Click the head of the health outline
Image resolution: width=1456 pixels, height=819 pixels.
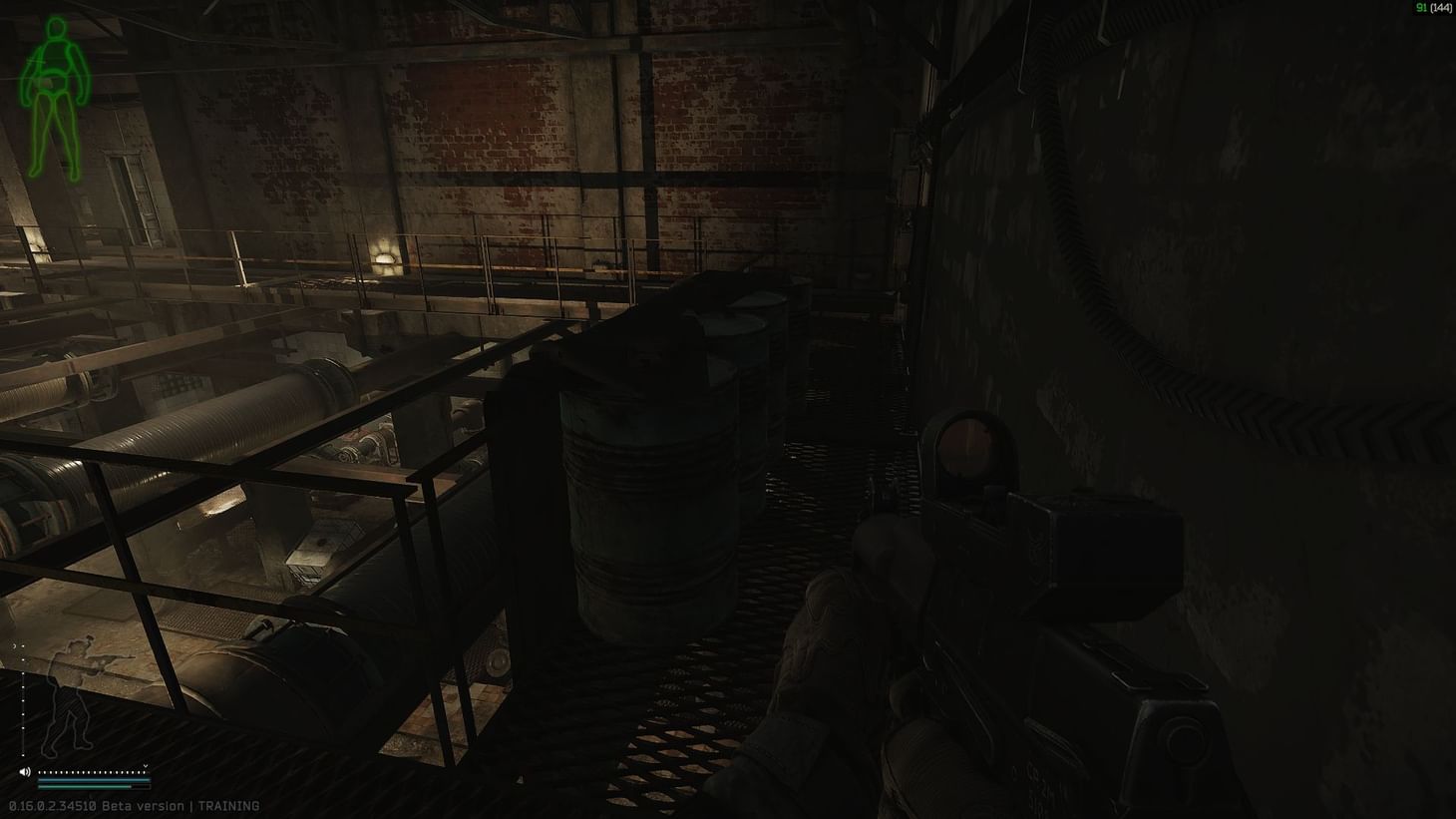[x=55, y=27]
